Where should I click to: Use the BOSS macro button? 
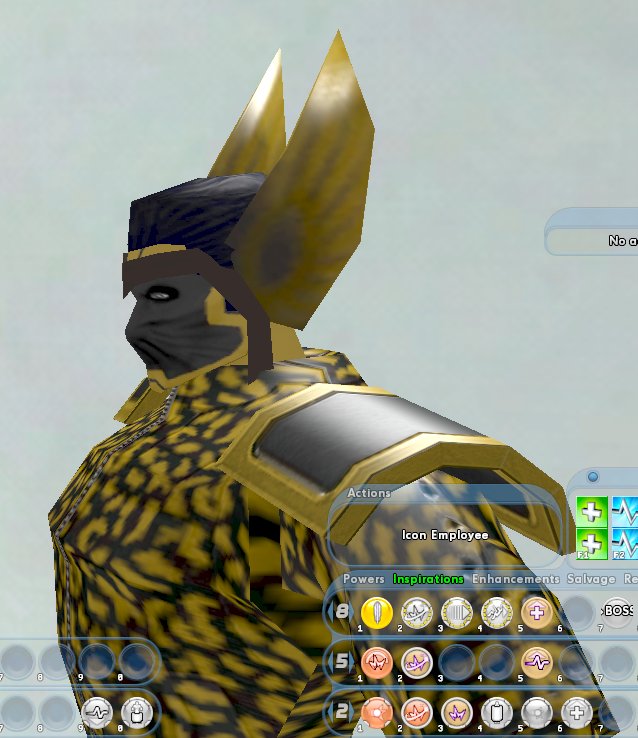tap(617, 610)
